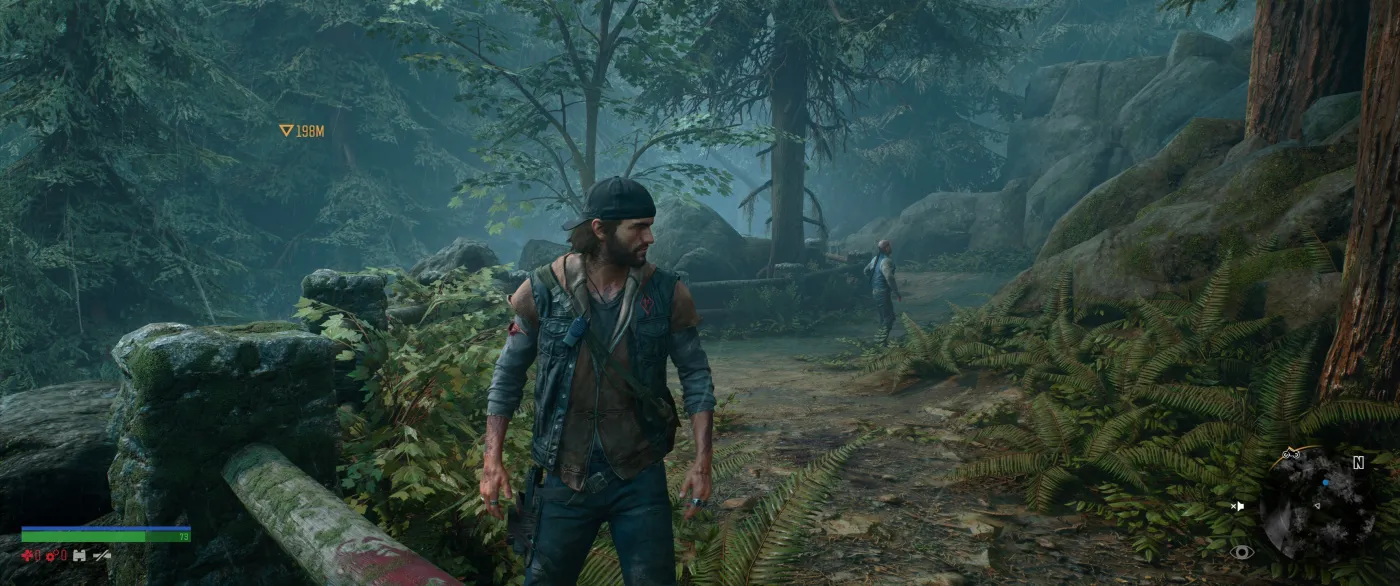Click the white slashed weapon icon
1400x586 pixels.
(102, 555)
